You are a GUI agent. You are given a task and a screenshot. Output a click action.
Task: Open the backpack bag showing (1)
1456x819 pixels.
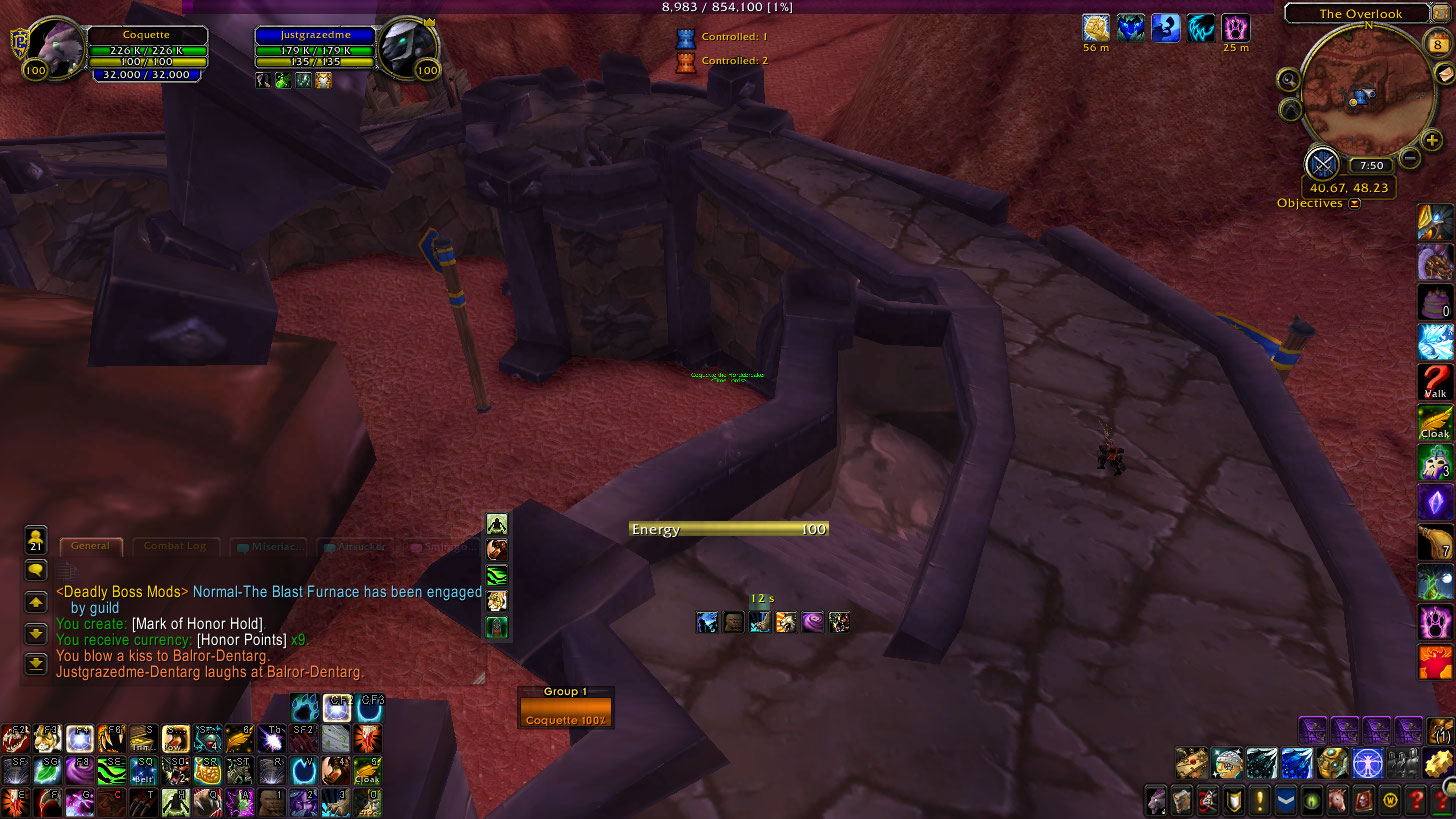pos(1440,732)
